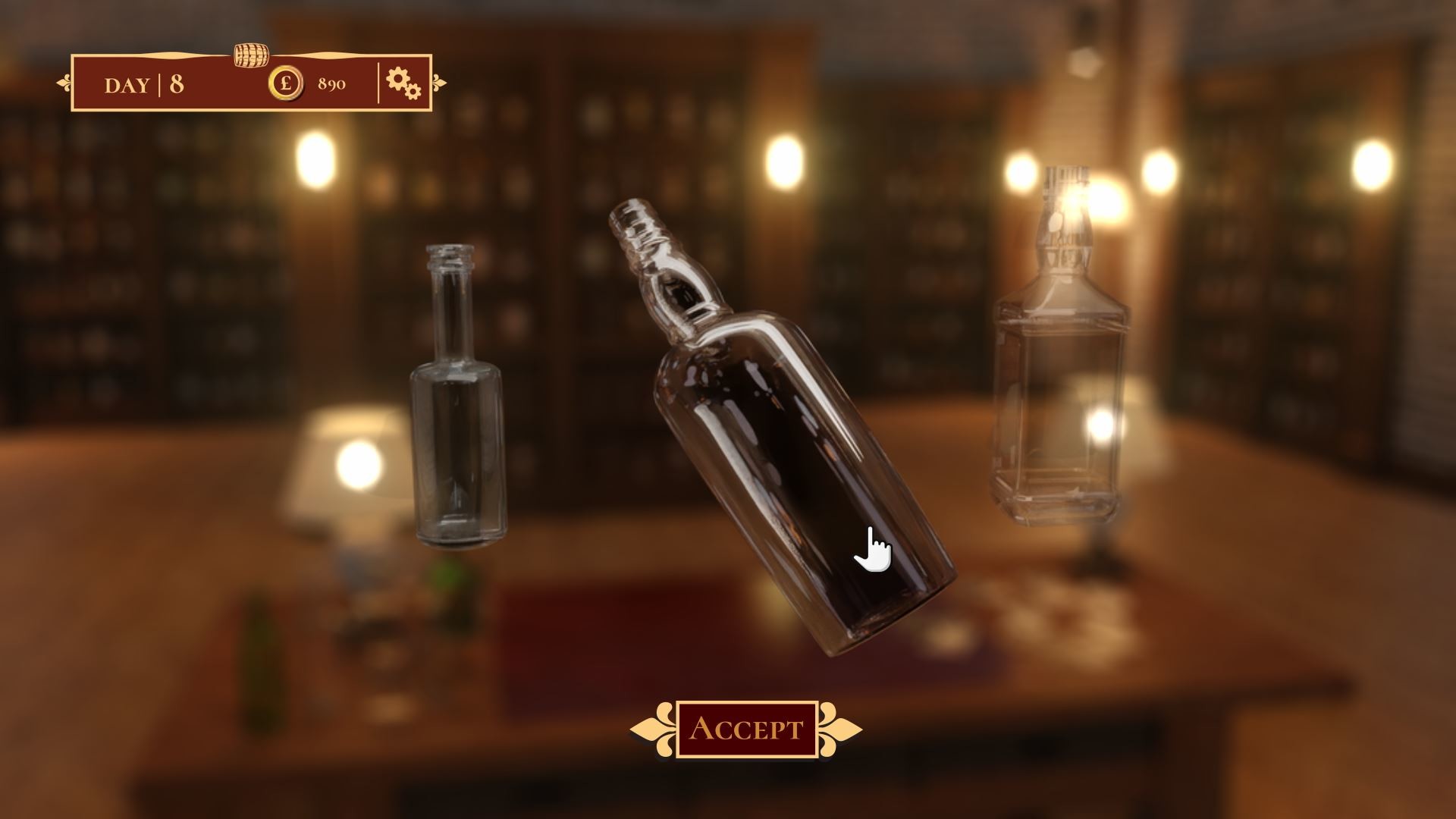Click the fleur ornament beside the Accept button
The height and width of the screenshot is (819, 1456).
(653, 728)
